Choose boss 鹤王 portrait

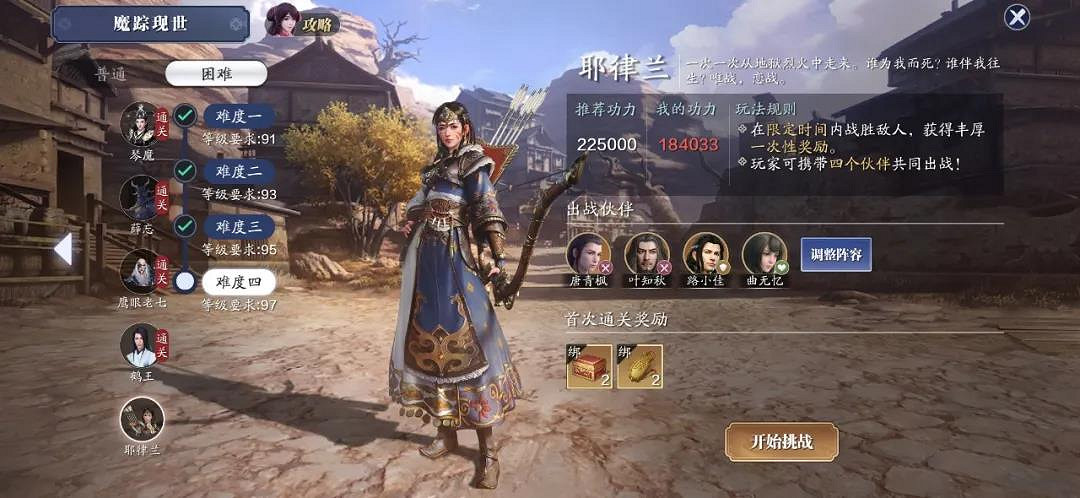tap(140, 345)
